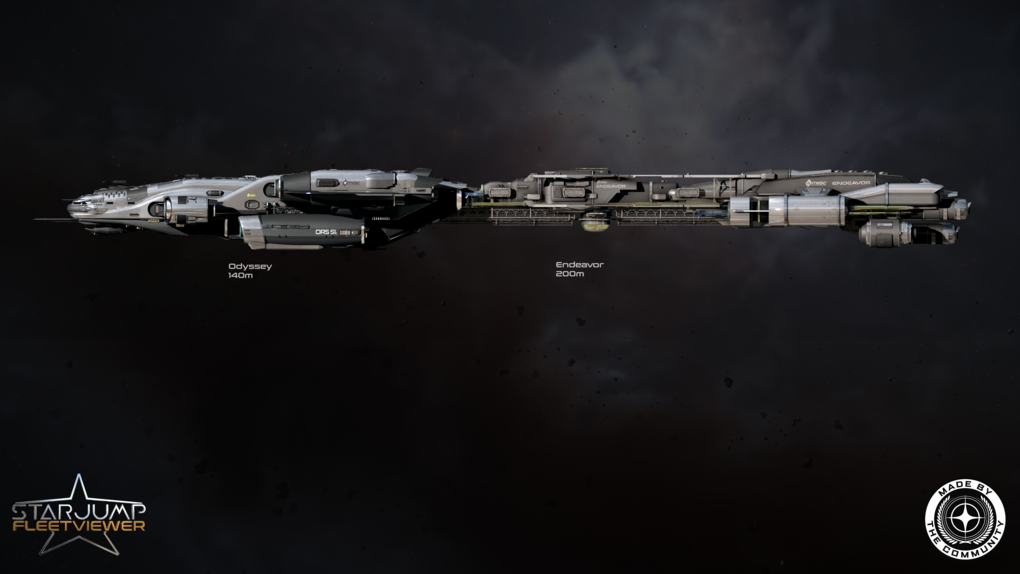
Task: Click the Starjump Fleetviewer logo
Action: (78, 516)
